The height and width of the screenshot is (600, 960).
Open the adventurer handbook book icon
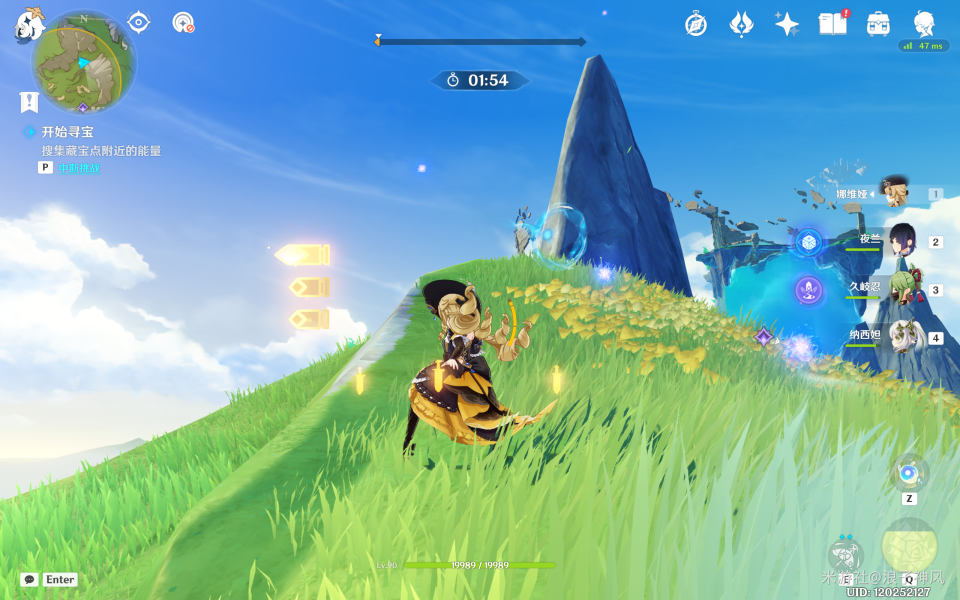832,24
